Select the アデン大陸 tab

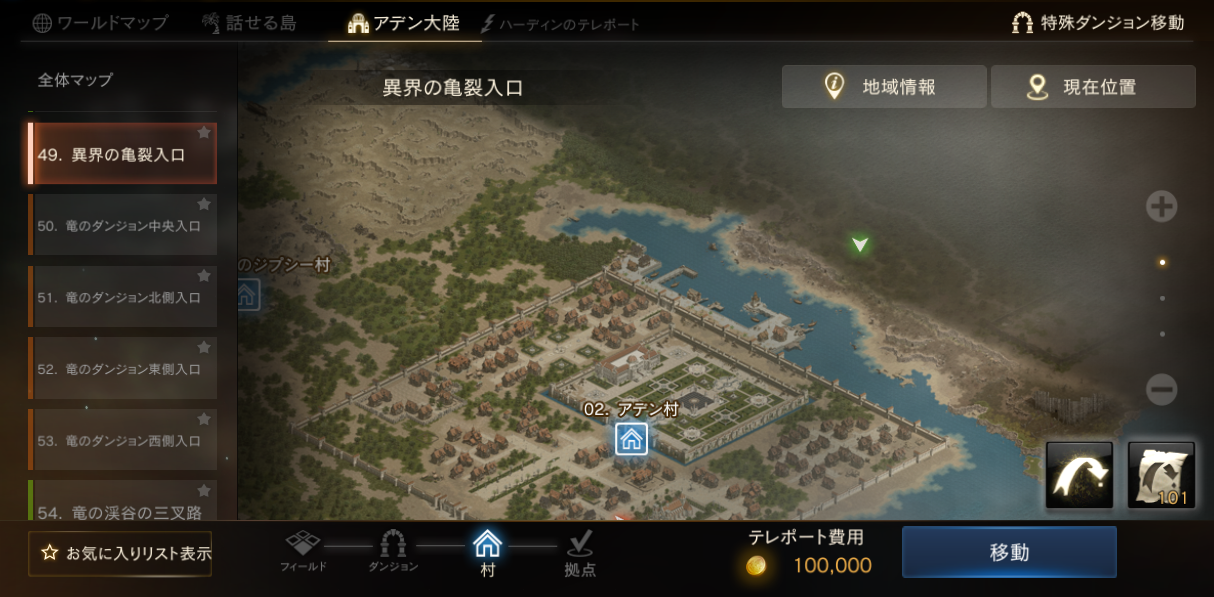[x=404, y=23]
